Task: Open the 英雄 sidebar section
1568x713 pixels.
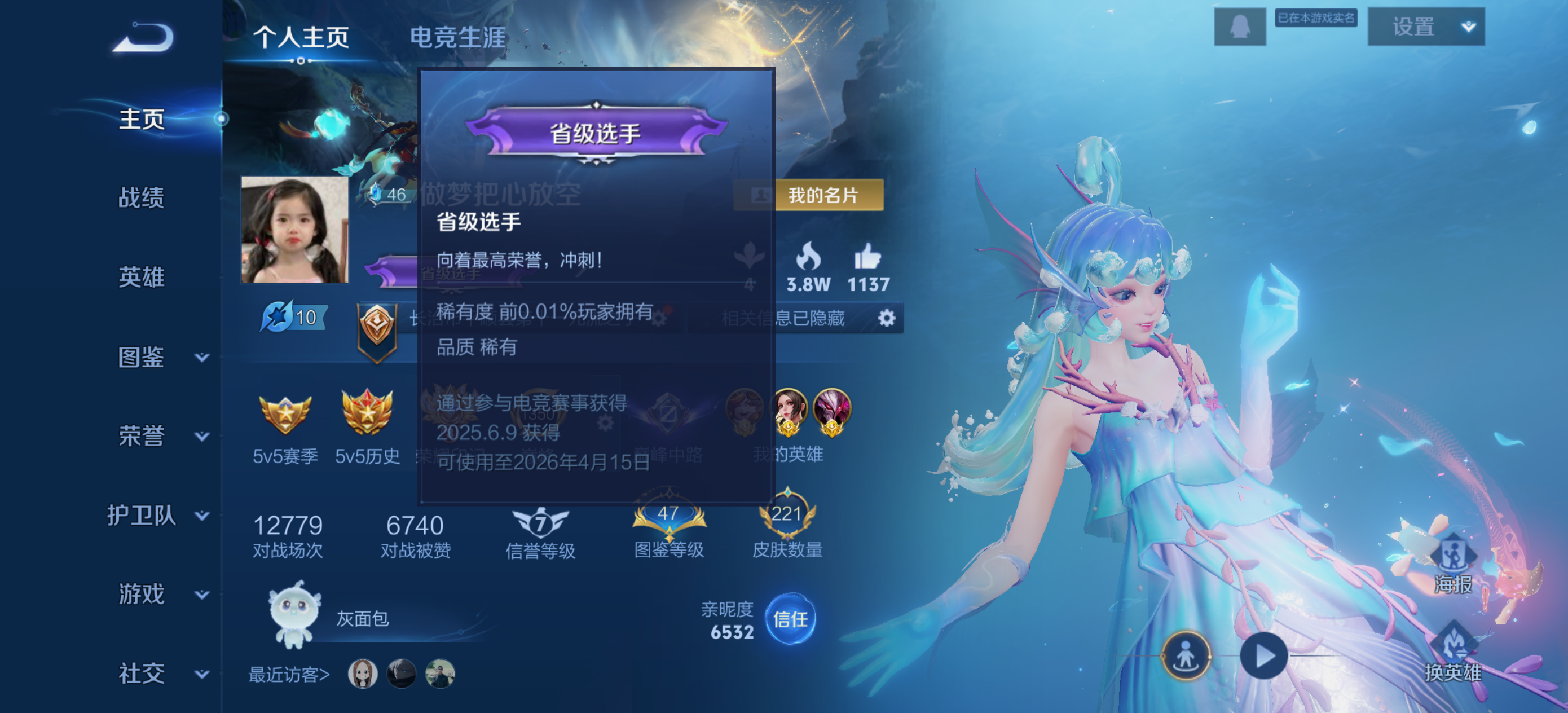Action: (x=141, y=277)
